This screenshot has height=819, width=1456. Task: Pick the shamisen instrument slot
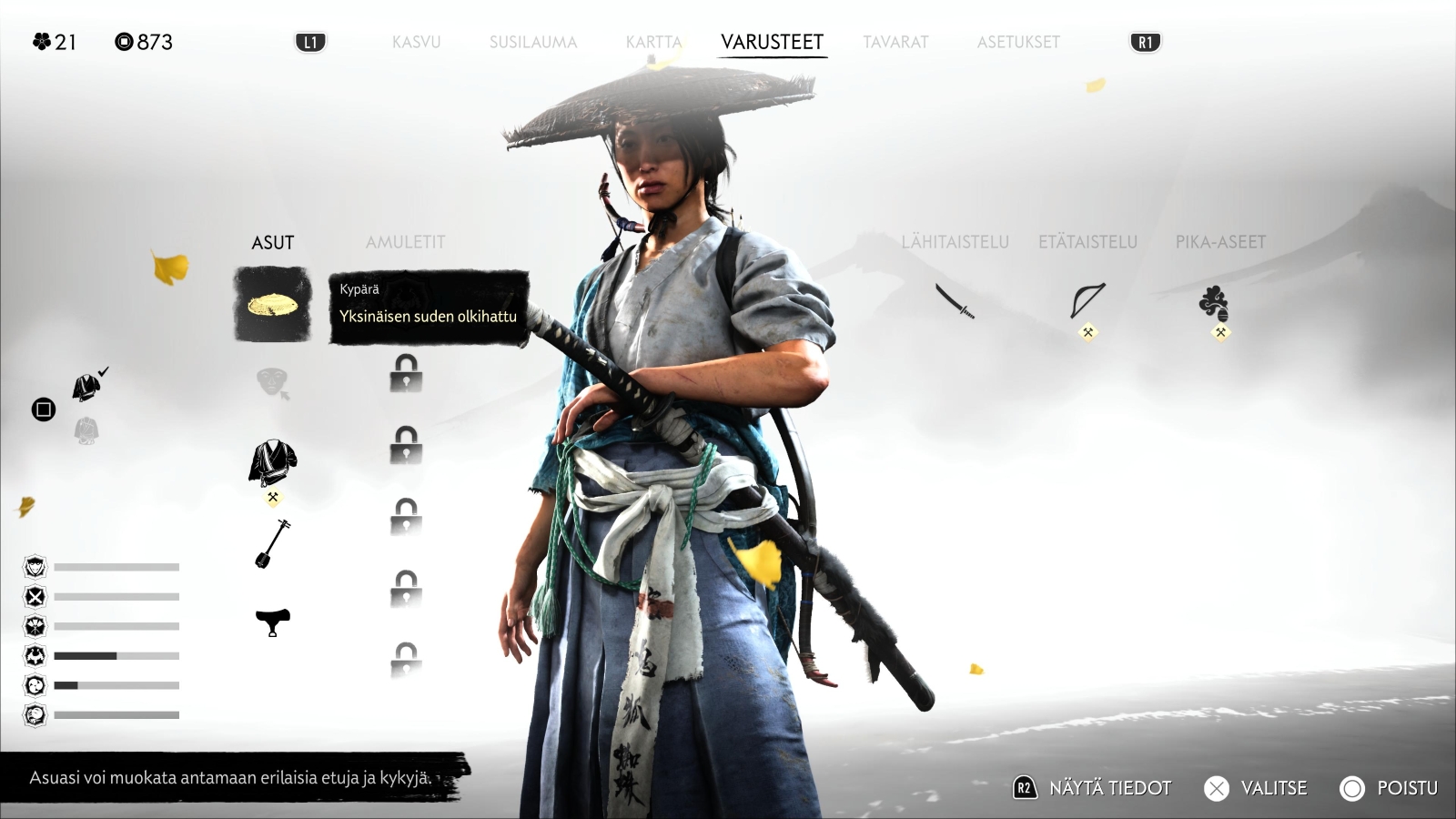click(272, 543)
